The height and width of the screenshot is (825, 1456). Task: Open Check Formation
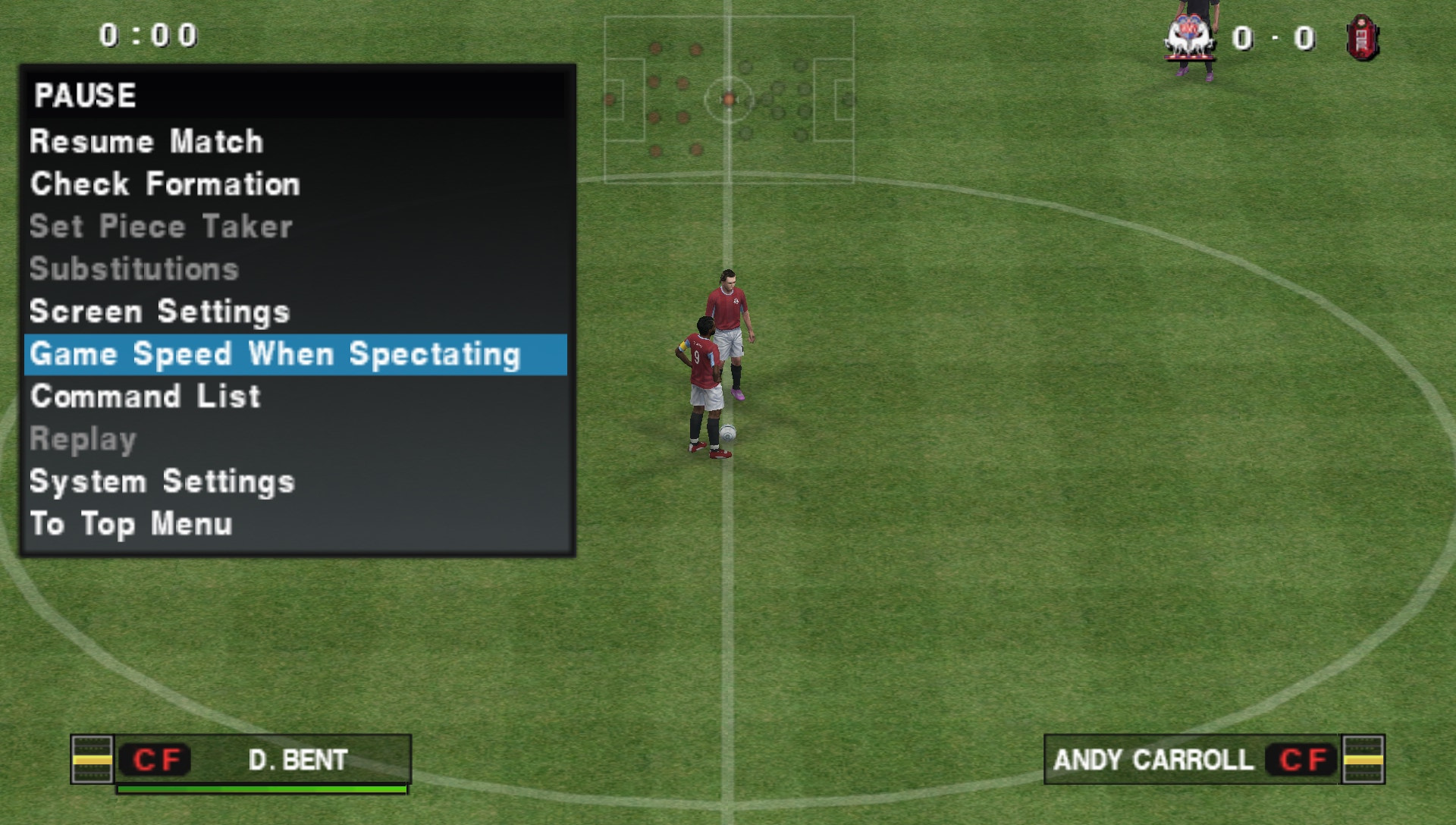pos(165,184)
